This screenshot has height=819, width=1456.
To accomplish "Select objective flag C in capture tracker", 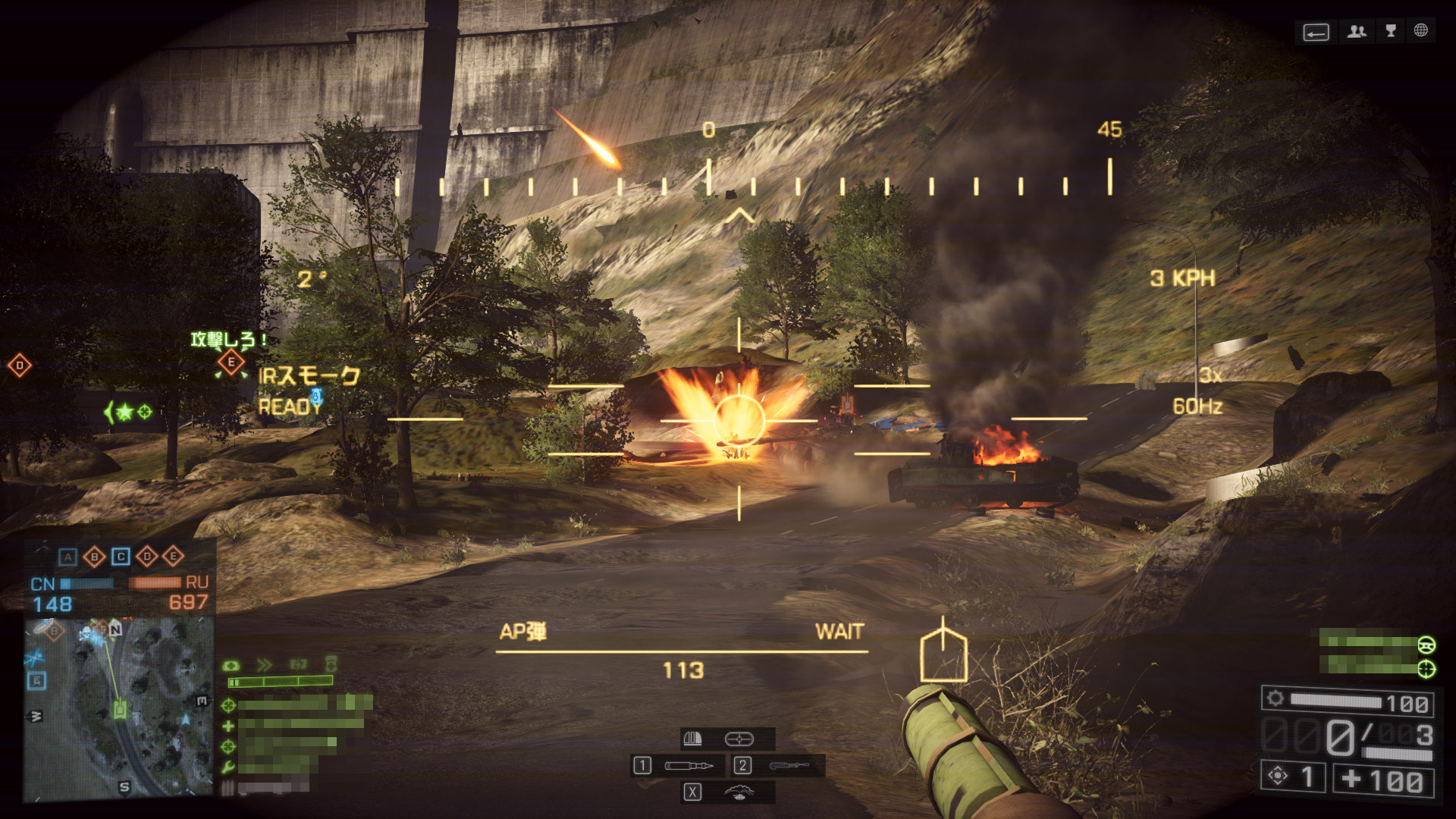I will pyautogui.click(x=121, y=557).
